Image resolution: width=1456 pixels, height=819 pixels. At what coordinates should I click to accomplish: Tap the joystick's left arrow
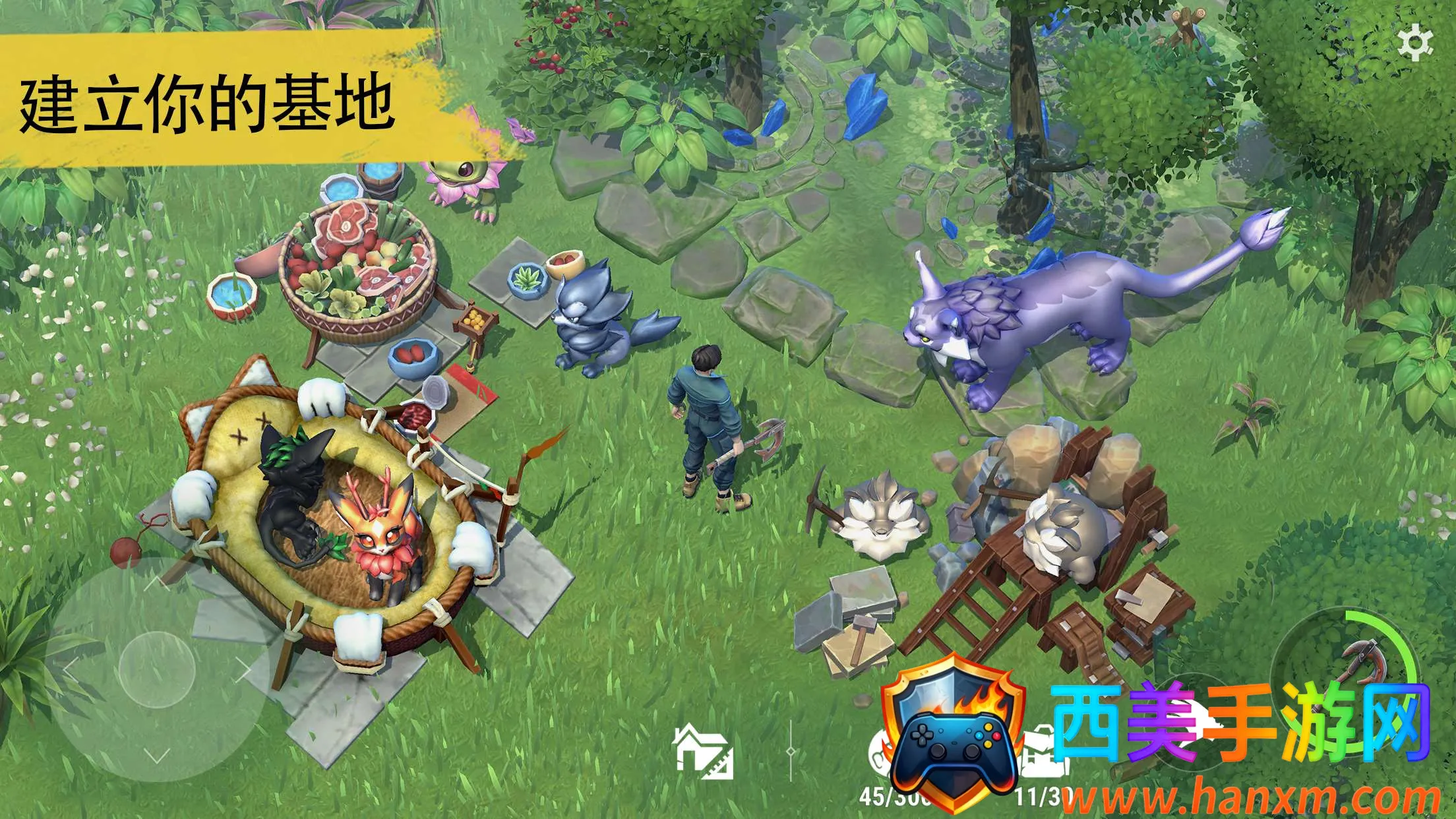(x=70, y=670)
